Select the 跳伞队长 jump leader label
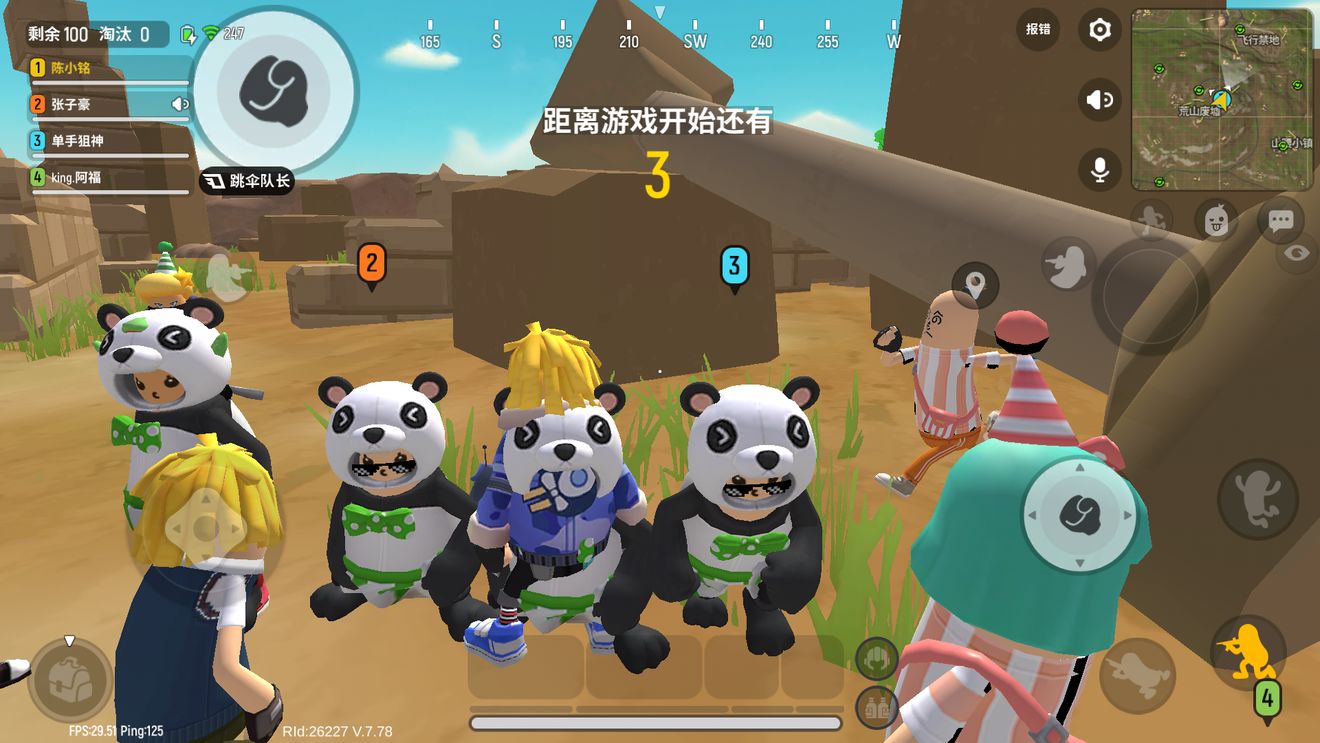 [x=247, y=181]
